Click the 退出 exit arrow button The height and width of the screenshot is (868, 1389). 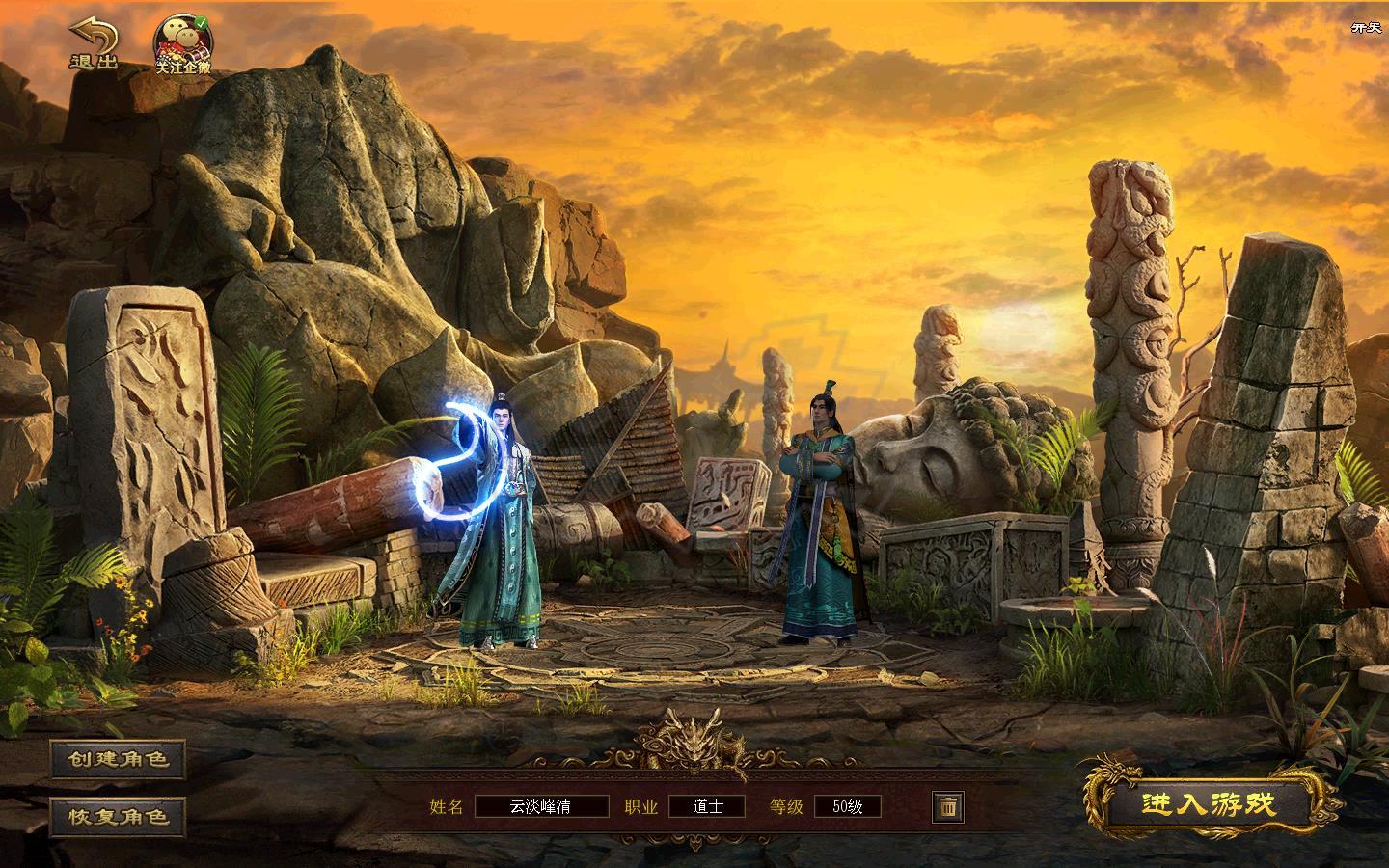tap(94, 44)
